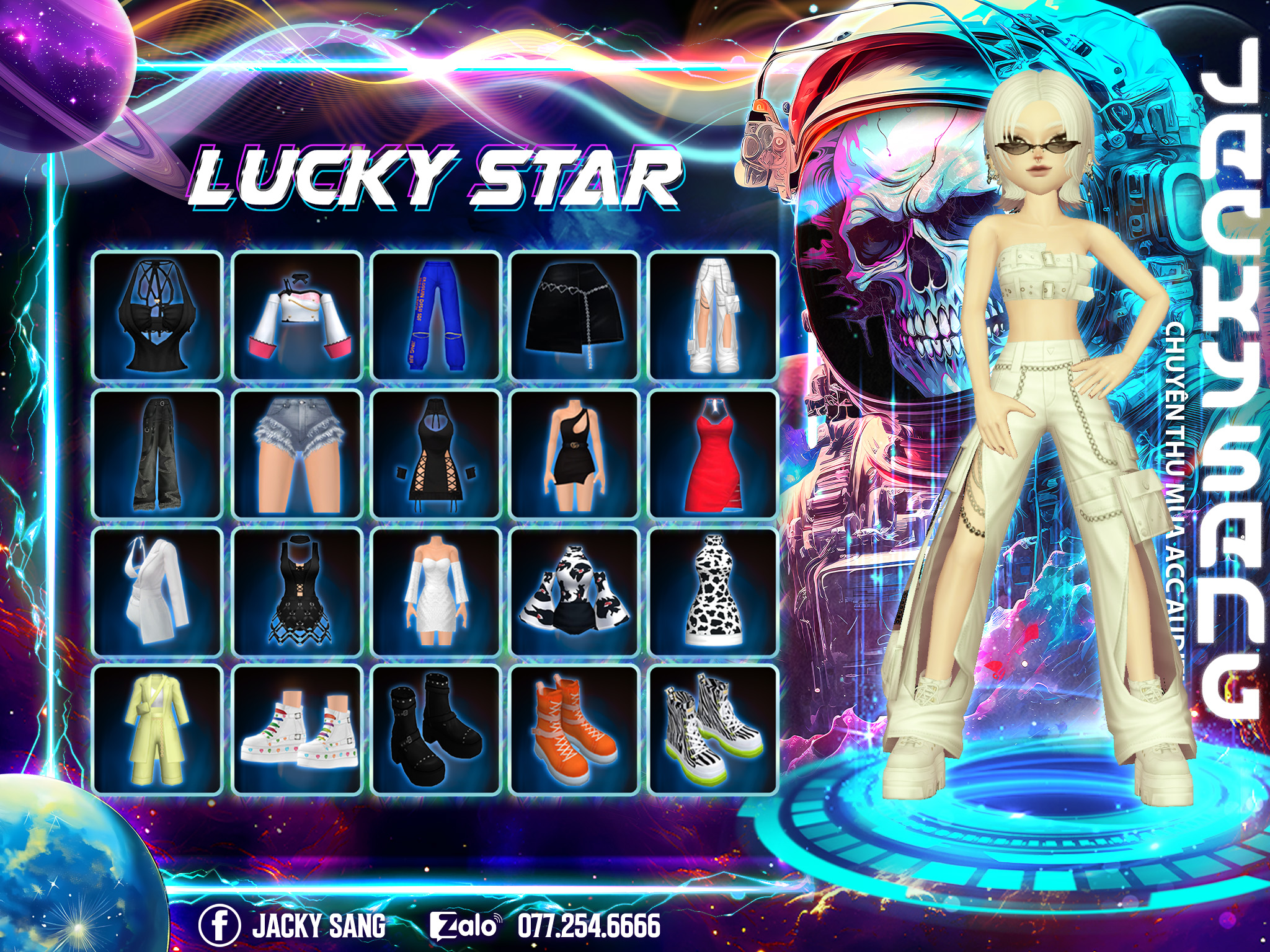
Task: Pick the red mini dress tile
Action: [713, 454]
